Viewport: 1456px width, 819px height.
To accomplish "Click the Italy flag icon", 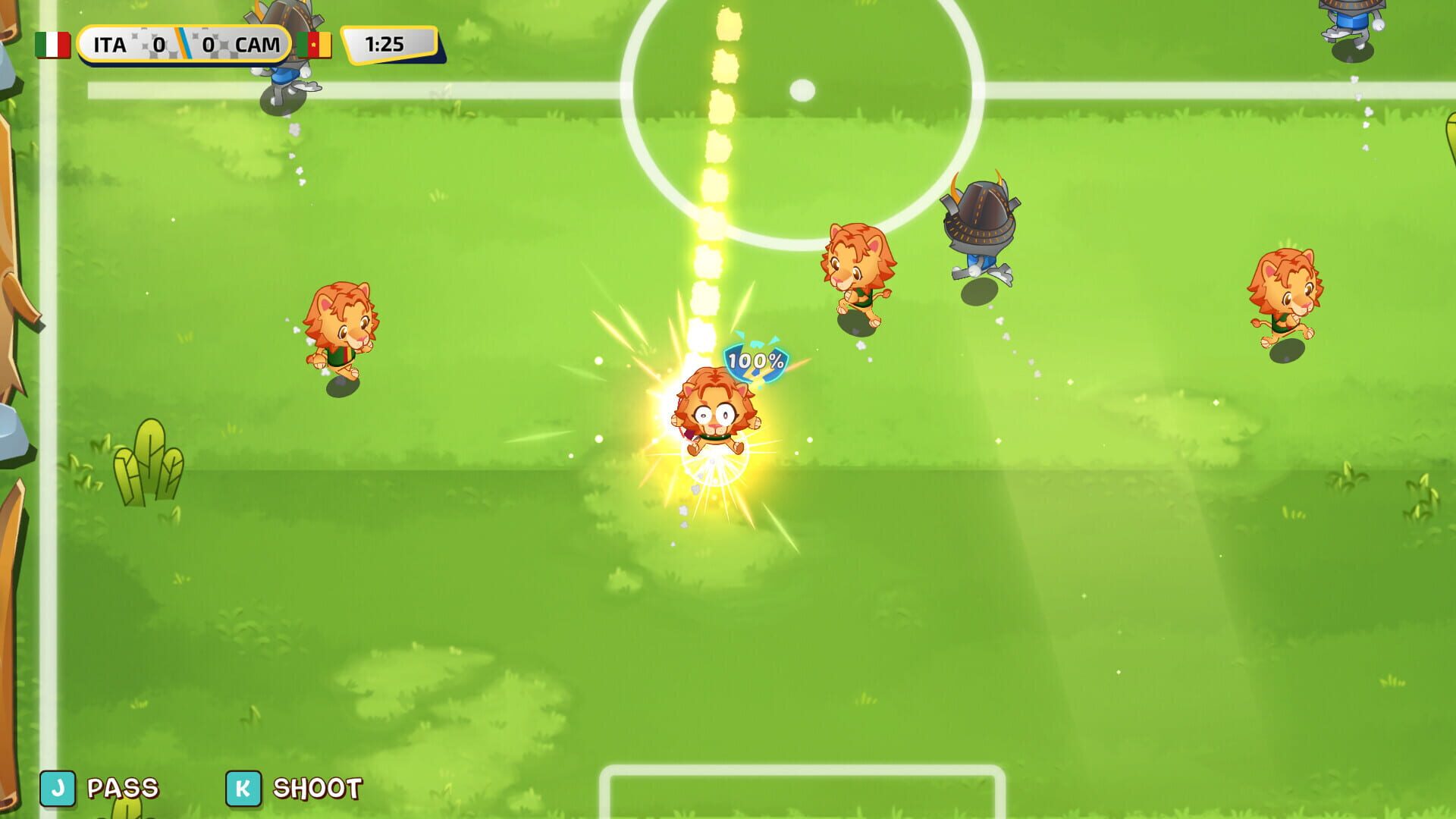I will pyautogui.click(x=53, y=45).
